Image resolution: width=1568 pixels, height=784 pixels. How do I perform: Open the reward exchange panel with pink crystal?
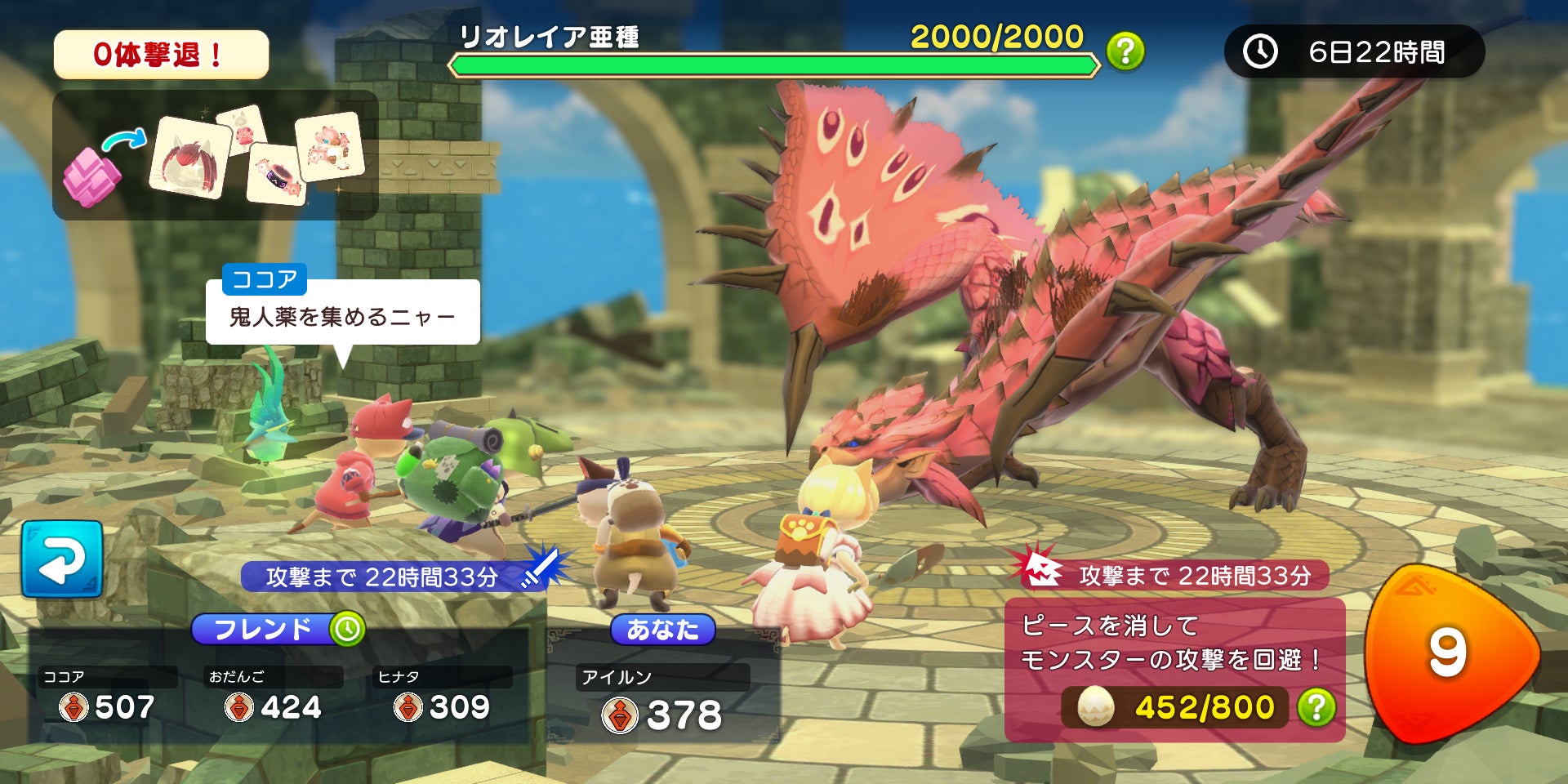pos(215,155)
